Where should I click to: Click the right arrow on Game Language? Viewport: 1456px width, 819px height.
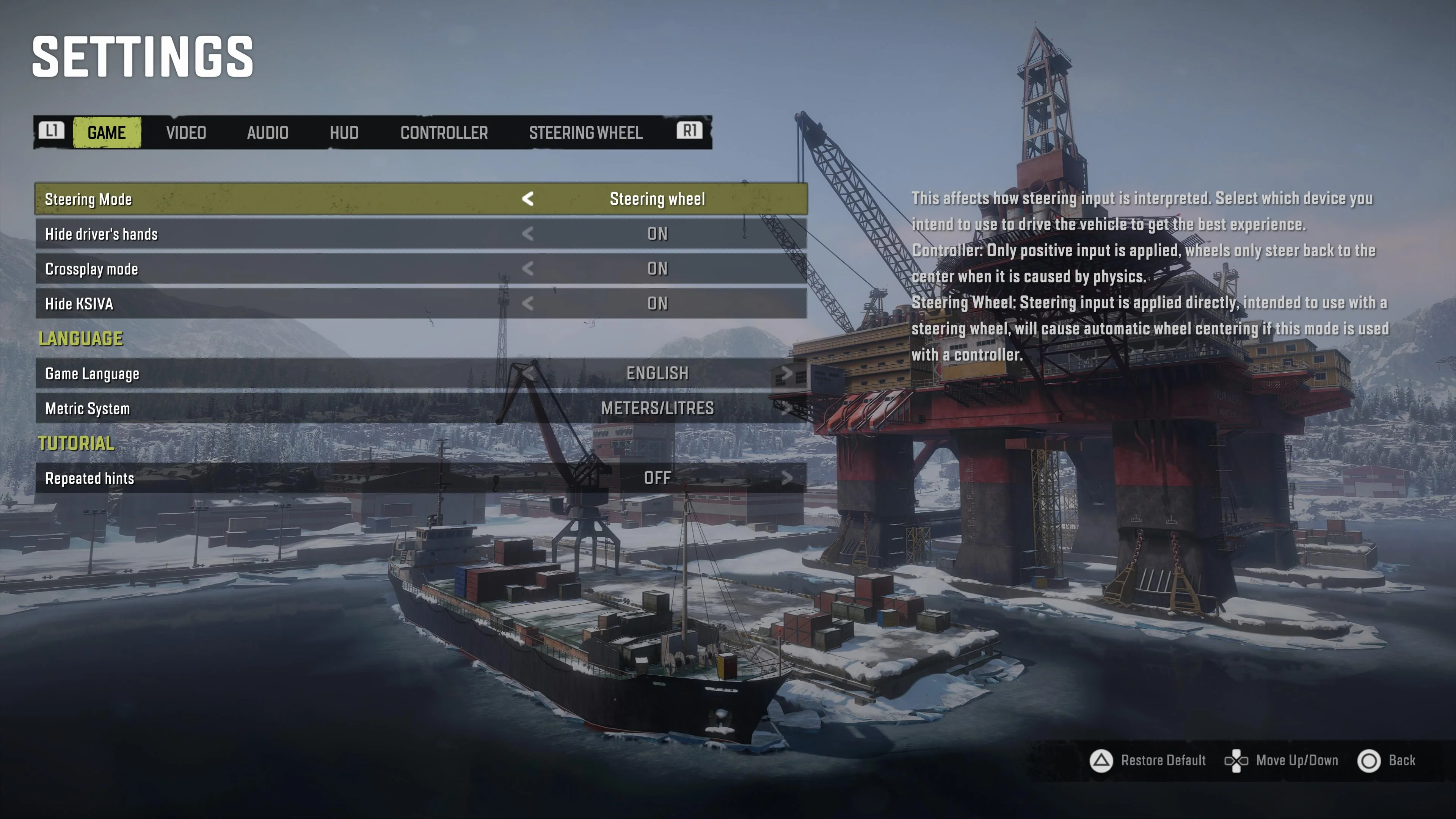click(786, 373)
